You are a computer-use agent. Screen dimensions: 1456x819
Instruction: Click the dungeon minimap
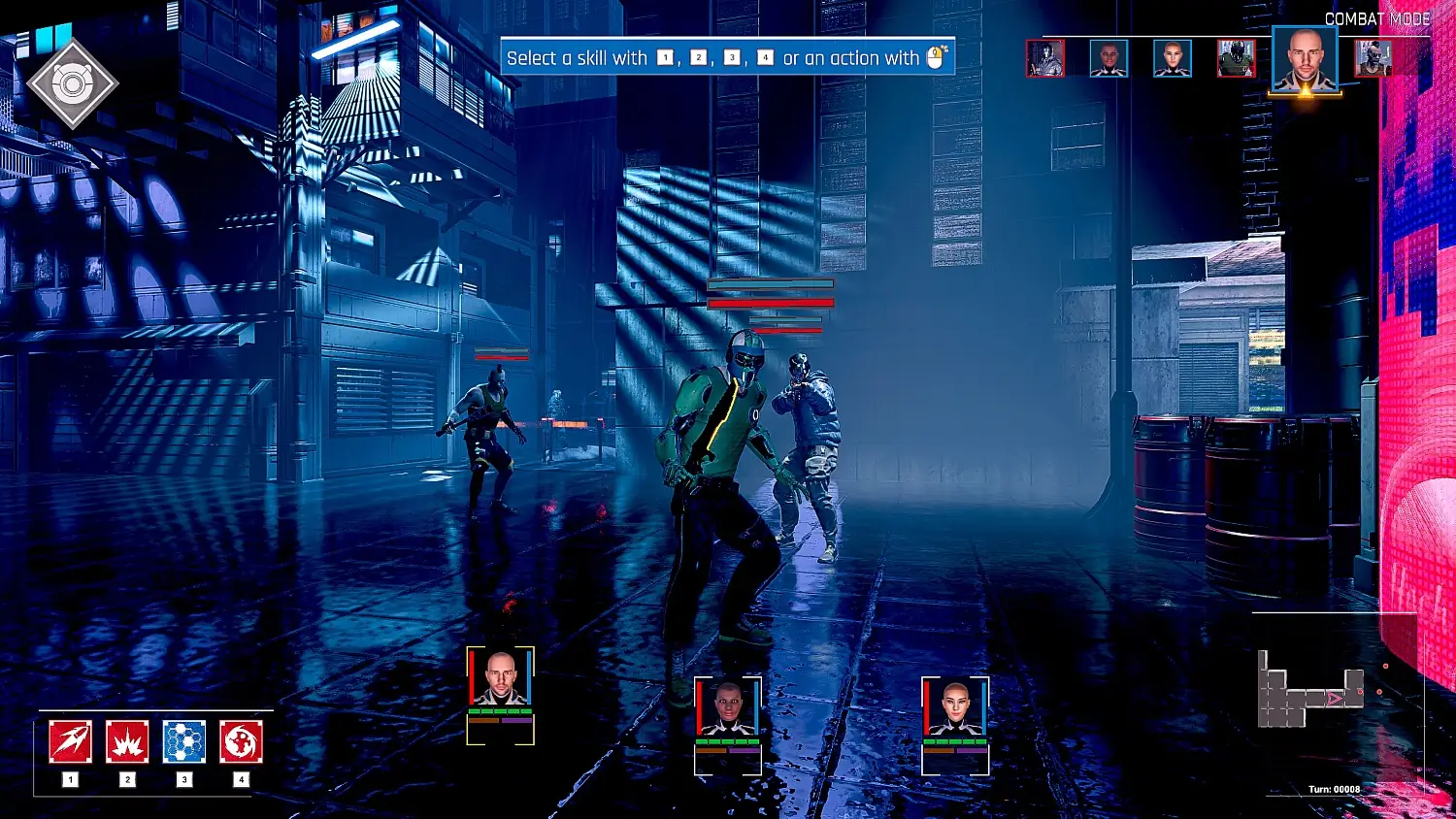coord(1310,691)
